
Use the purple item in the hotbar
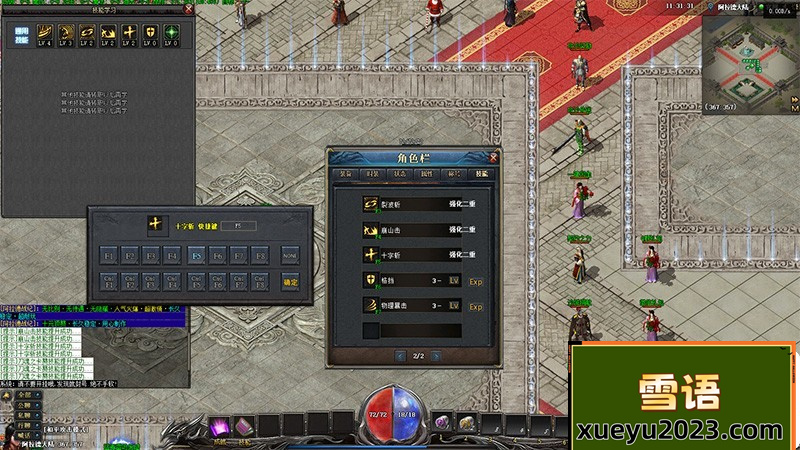220,425
